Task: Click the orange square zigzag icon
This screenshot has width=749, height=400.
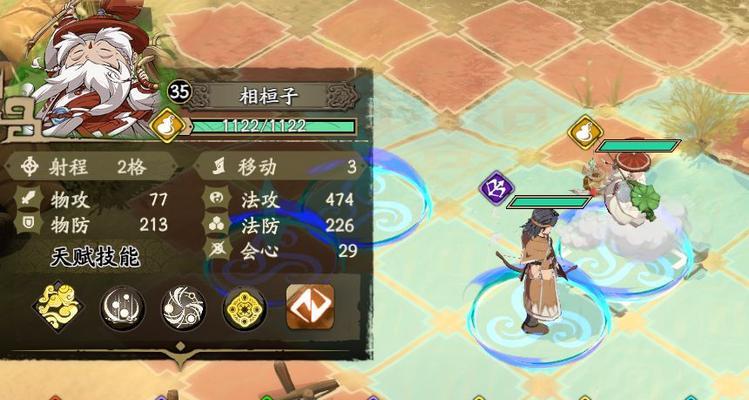Action: [x=310, y=308]
